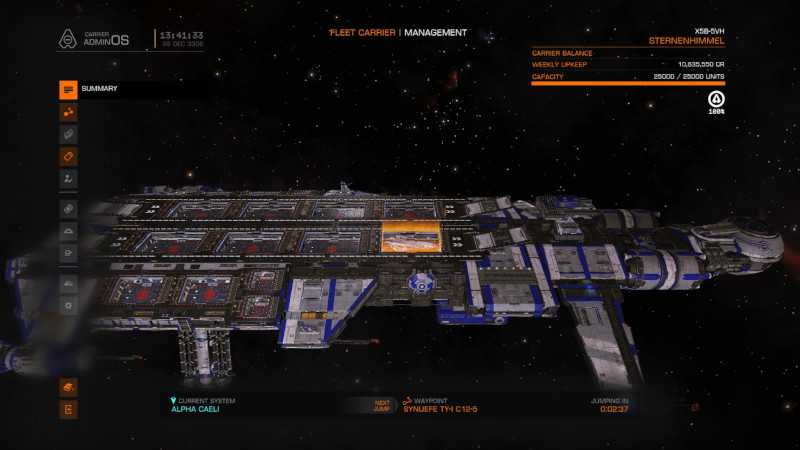The height and width of the screenshot is (450, 800).
Task: Exit carrier management with the door icon
Action: (68, 409)
